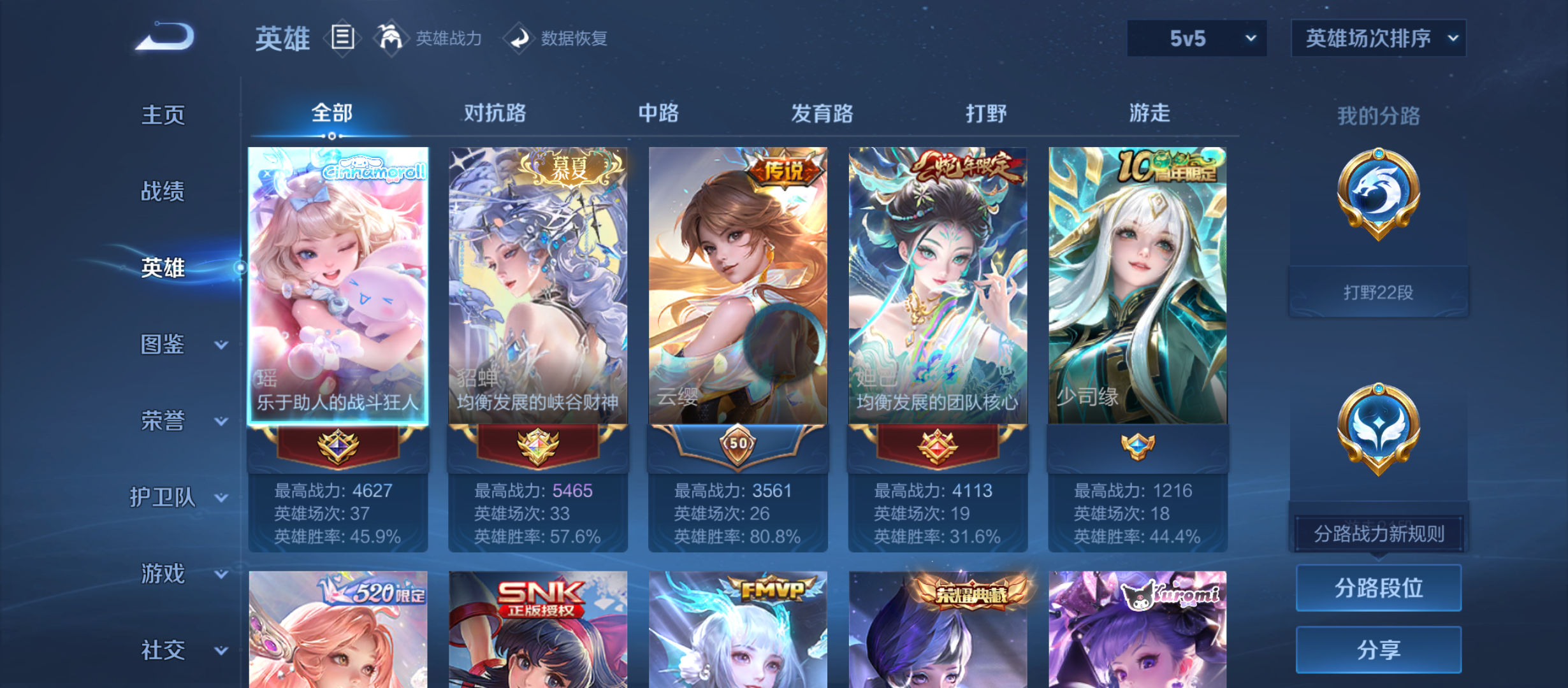Click Yao's hero proficiency badge emblem
The image size is (1568, 688).
point(338,447)
